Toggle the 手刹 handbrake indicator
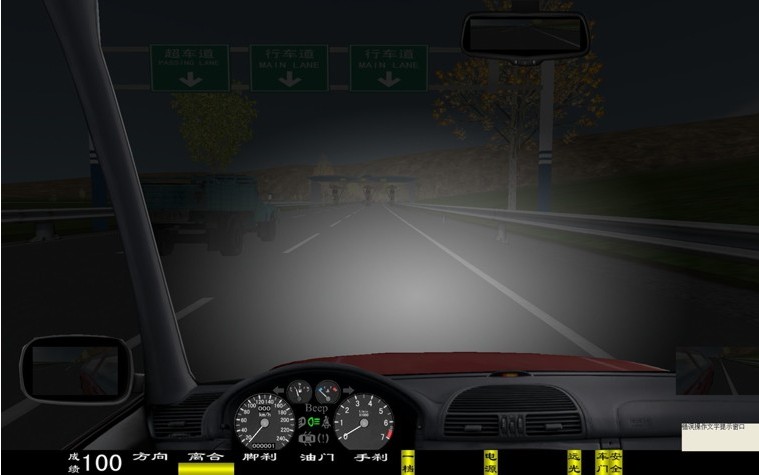The height and width of the screenshot is (475, 759). 370,457
